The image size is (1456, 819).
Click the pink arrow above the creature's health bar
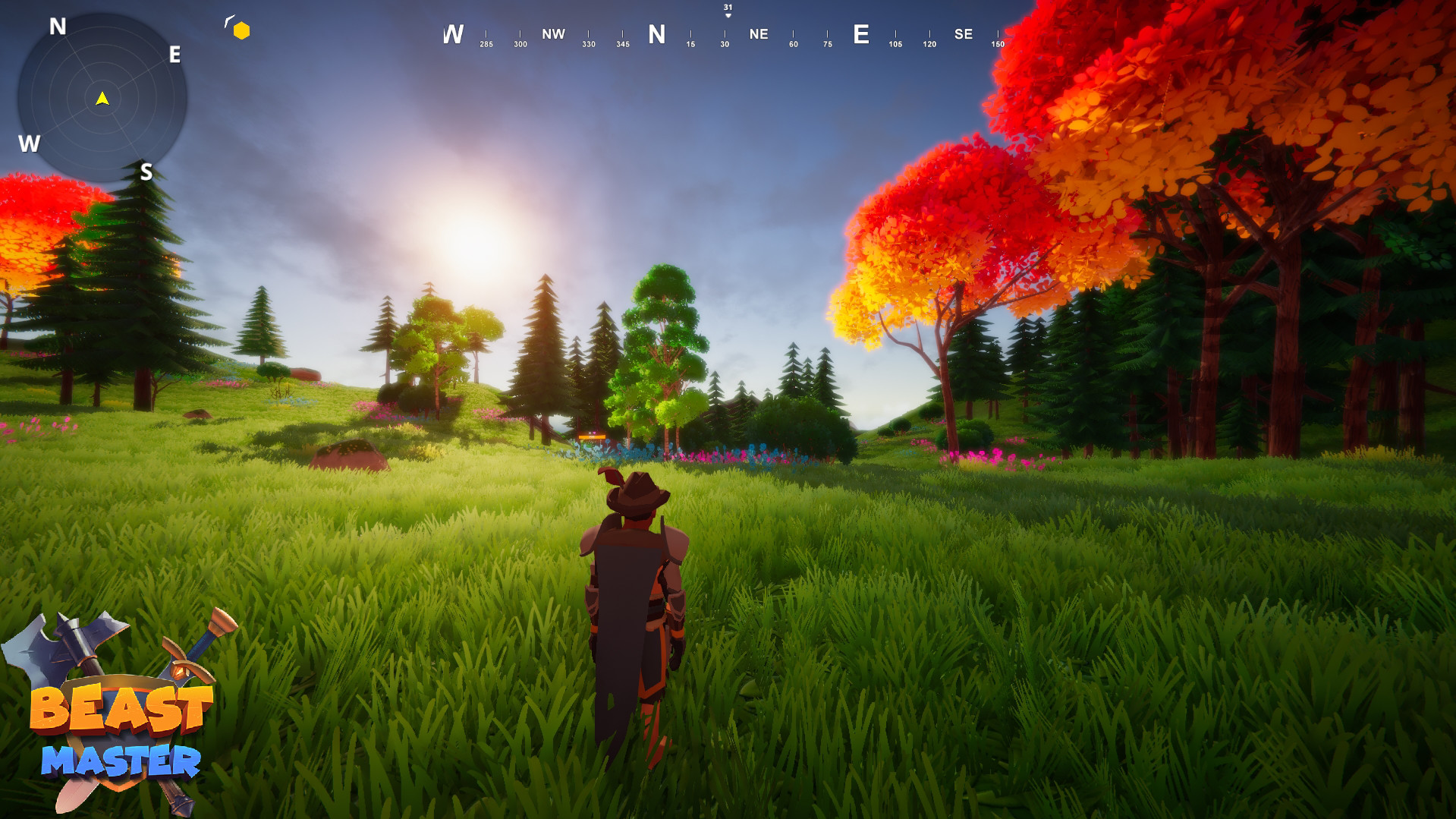594,433
